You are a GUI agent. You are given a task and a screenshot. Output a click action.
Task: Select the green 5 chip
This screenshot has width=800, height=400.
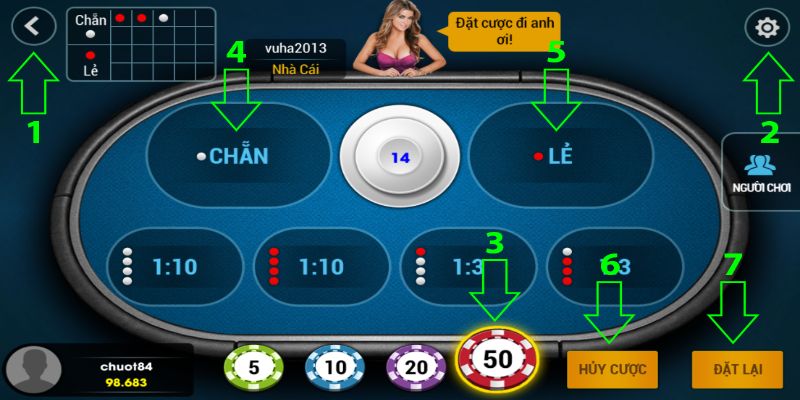tap(253, 367)
